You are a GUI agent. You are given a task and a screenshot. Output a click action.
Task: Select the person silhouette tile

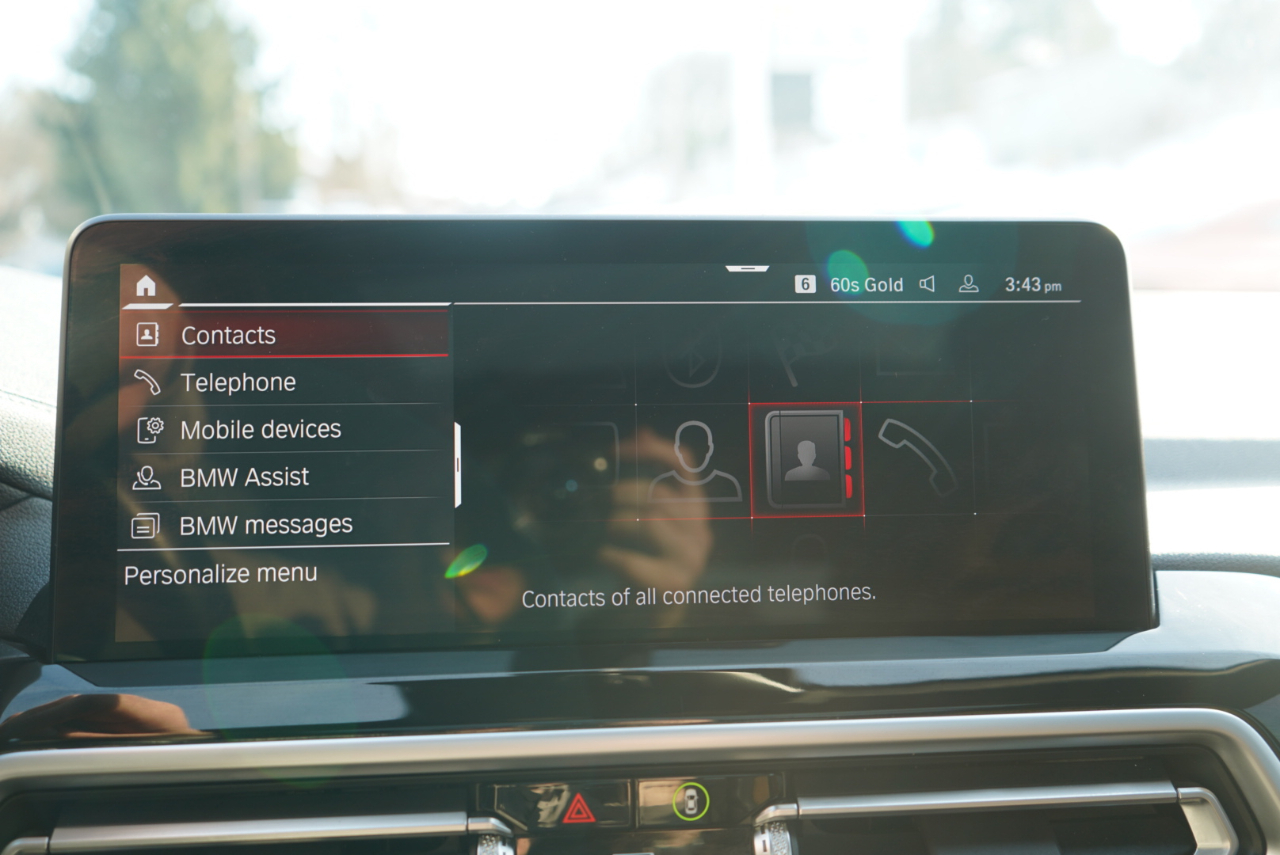click(694, 460)
